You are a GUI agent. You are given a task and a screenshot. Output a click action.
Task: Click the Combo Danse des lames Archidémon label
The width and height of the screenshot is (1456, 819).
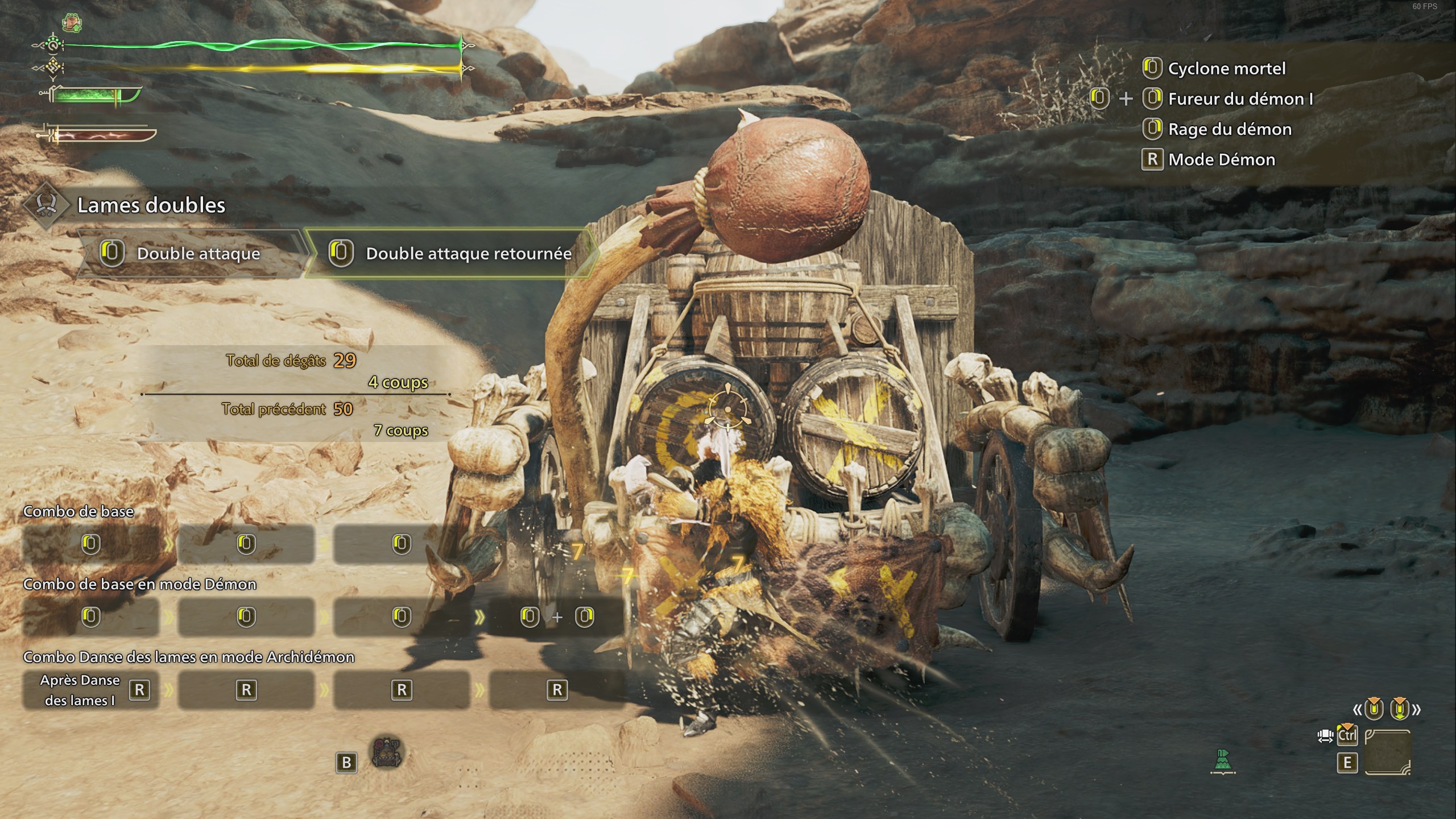[x=188, y=657]
